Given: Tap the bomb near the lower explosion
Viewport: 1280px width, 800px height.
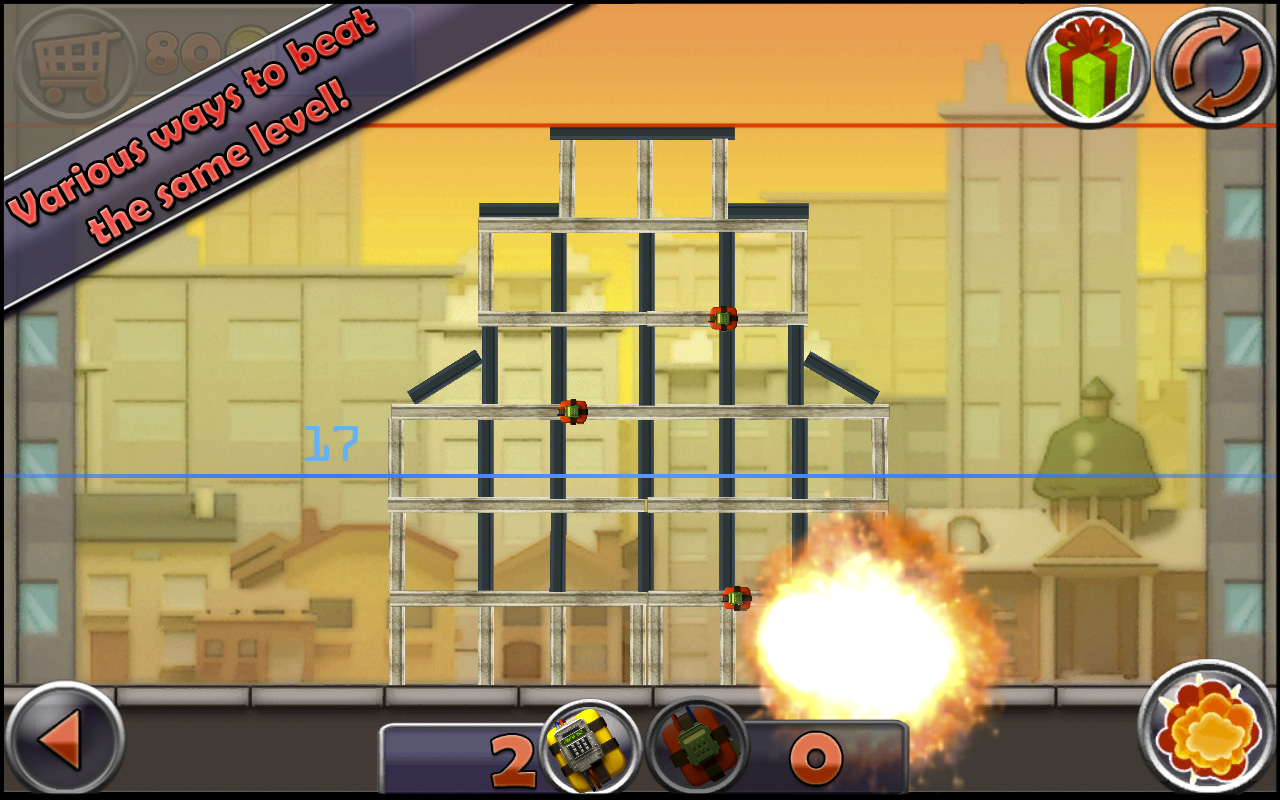Looking at the screenshot, I should (735, 597).
